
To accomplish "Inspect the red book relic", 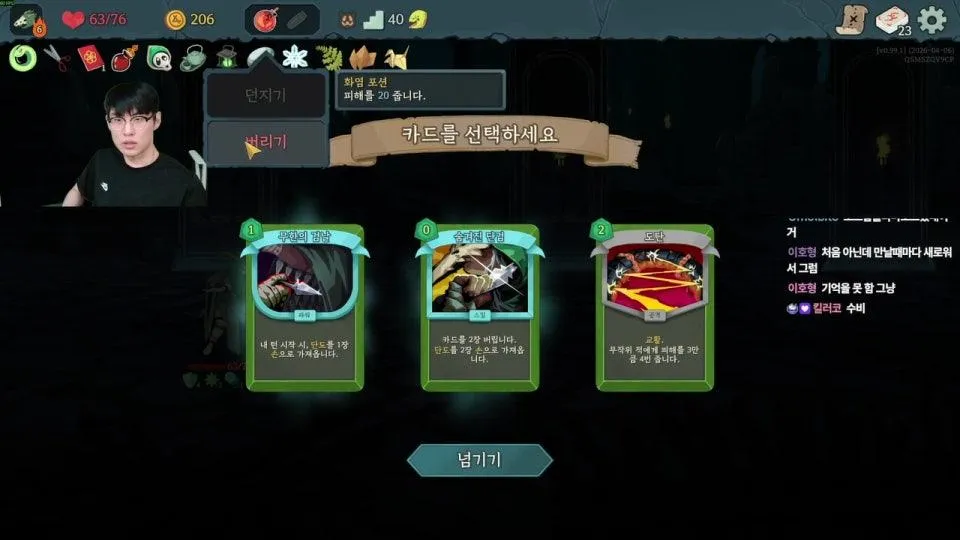I will point(91,58).
